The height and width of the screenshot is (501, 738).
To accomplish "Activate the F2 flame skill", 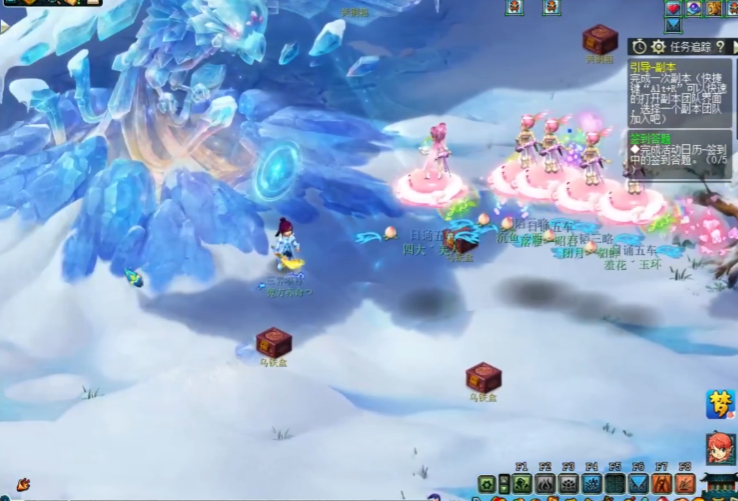I will click(x=545, y=484).
